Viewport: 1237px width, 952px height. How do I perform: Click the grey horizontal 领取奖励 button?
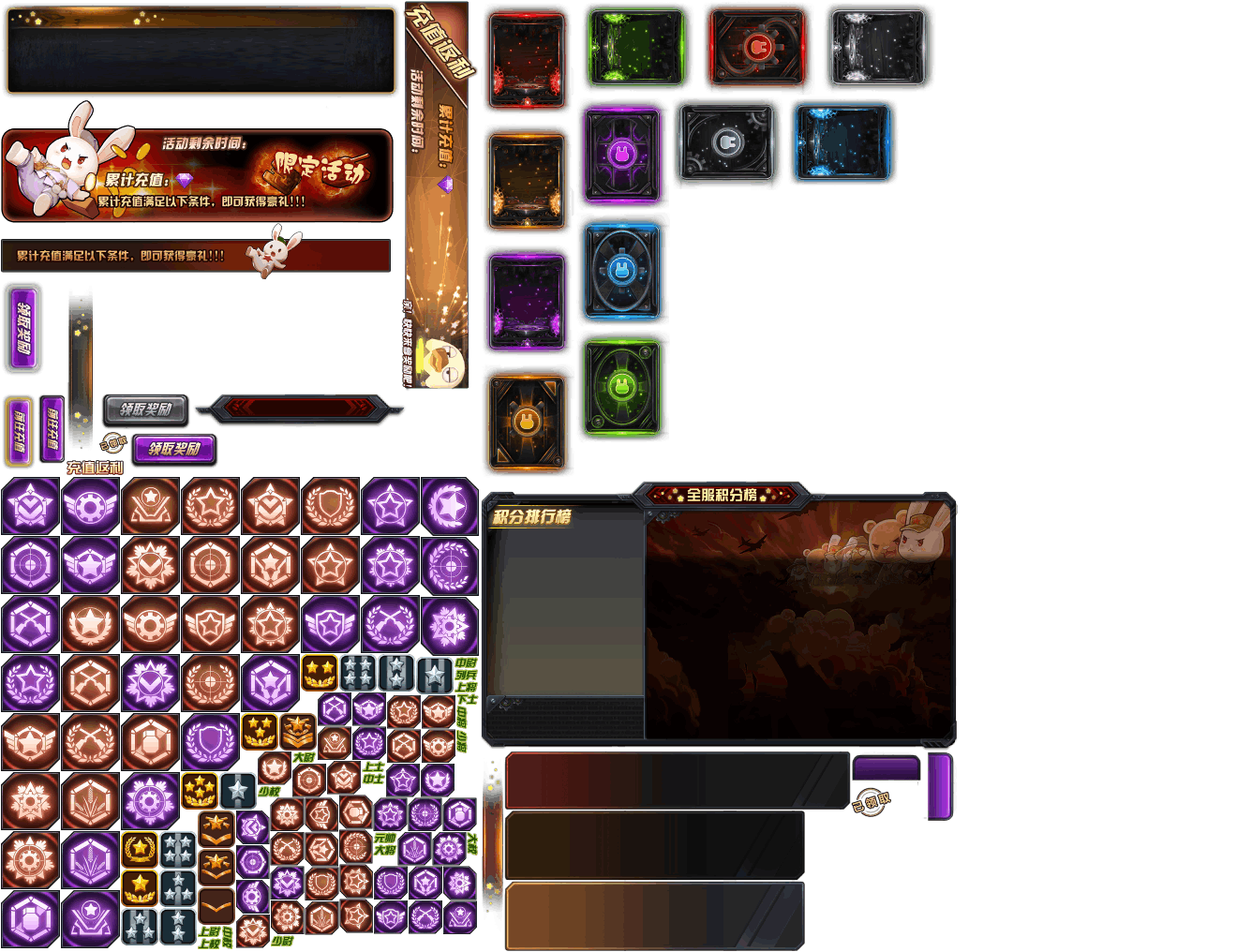coord(145,409)
